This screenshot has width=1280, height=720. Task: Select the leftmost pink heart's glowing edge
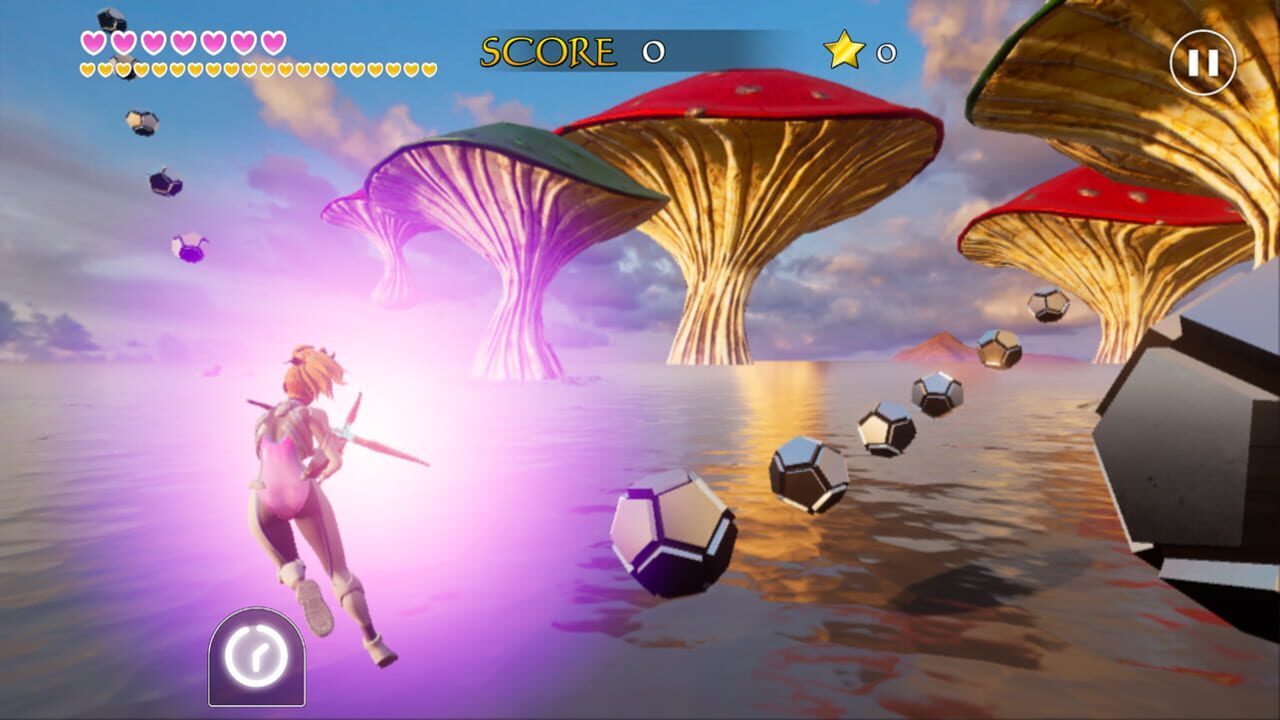pyautogui.click(x=83, y=43)
